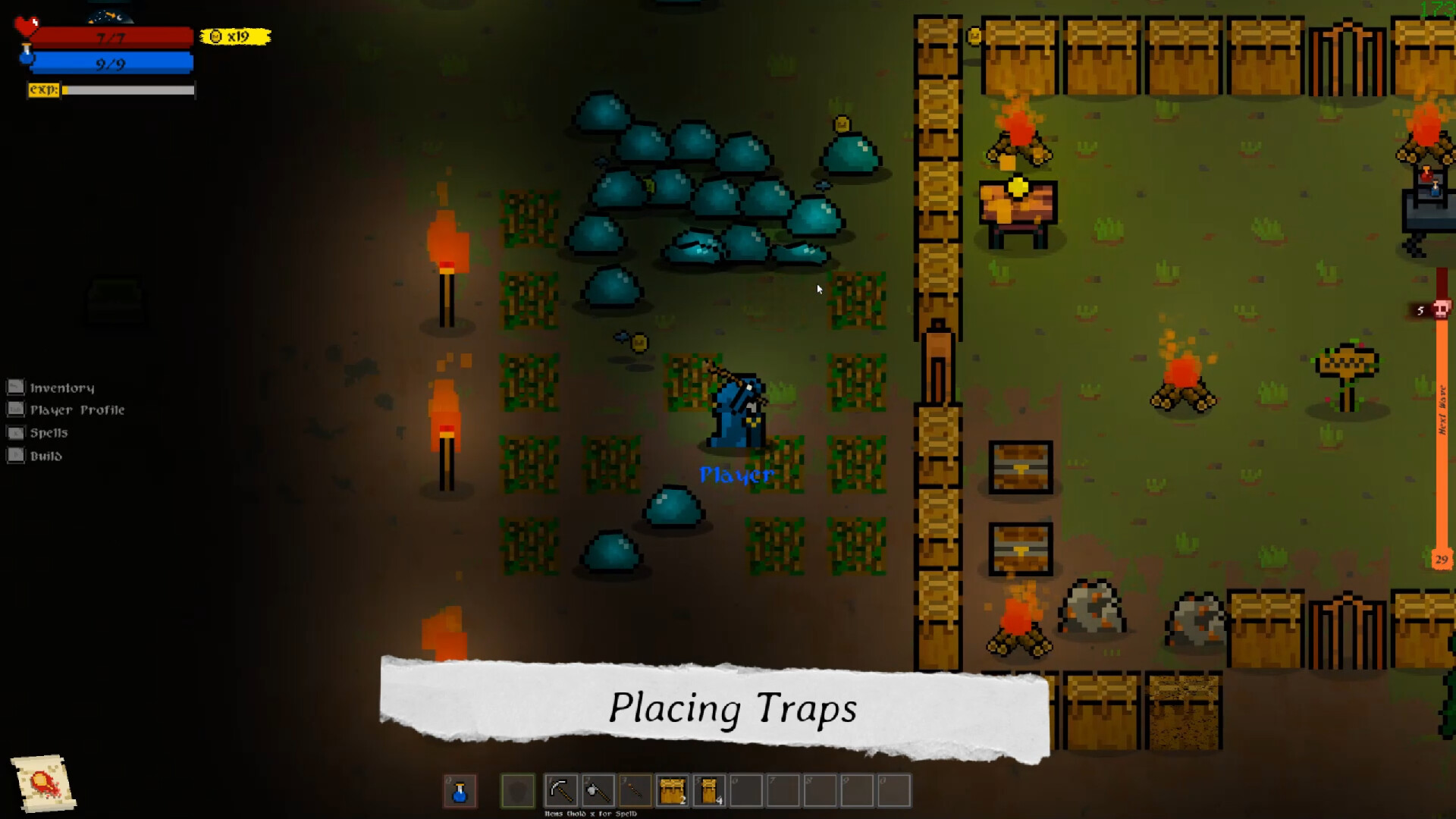Screen dimensions: 1456x819
Task: Click the Build keybind checkbox icon
Action: pos(15,455)
